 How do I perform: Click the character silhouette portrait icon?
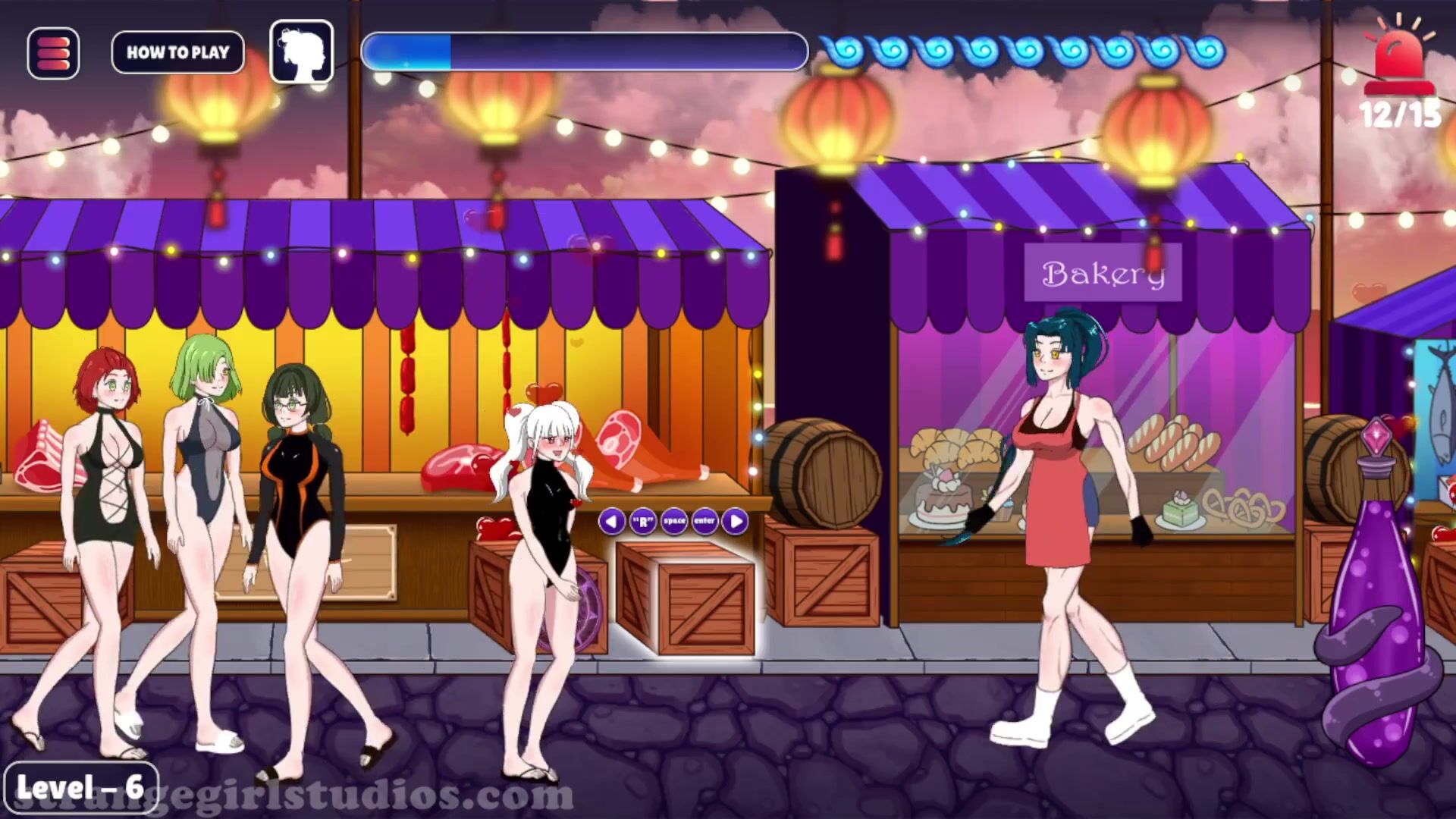coord(302,52)
